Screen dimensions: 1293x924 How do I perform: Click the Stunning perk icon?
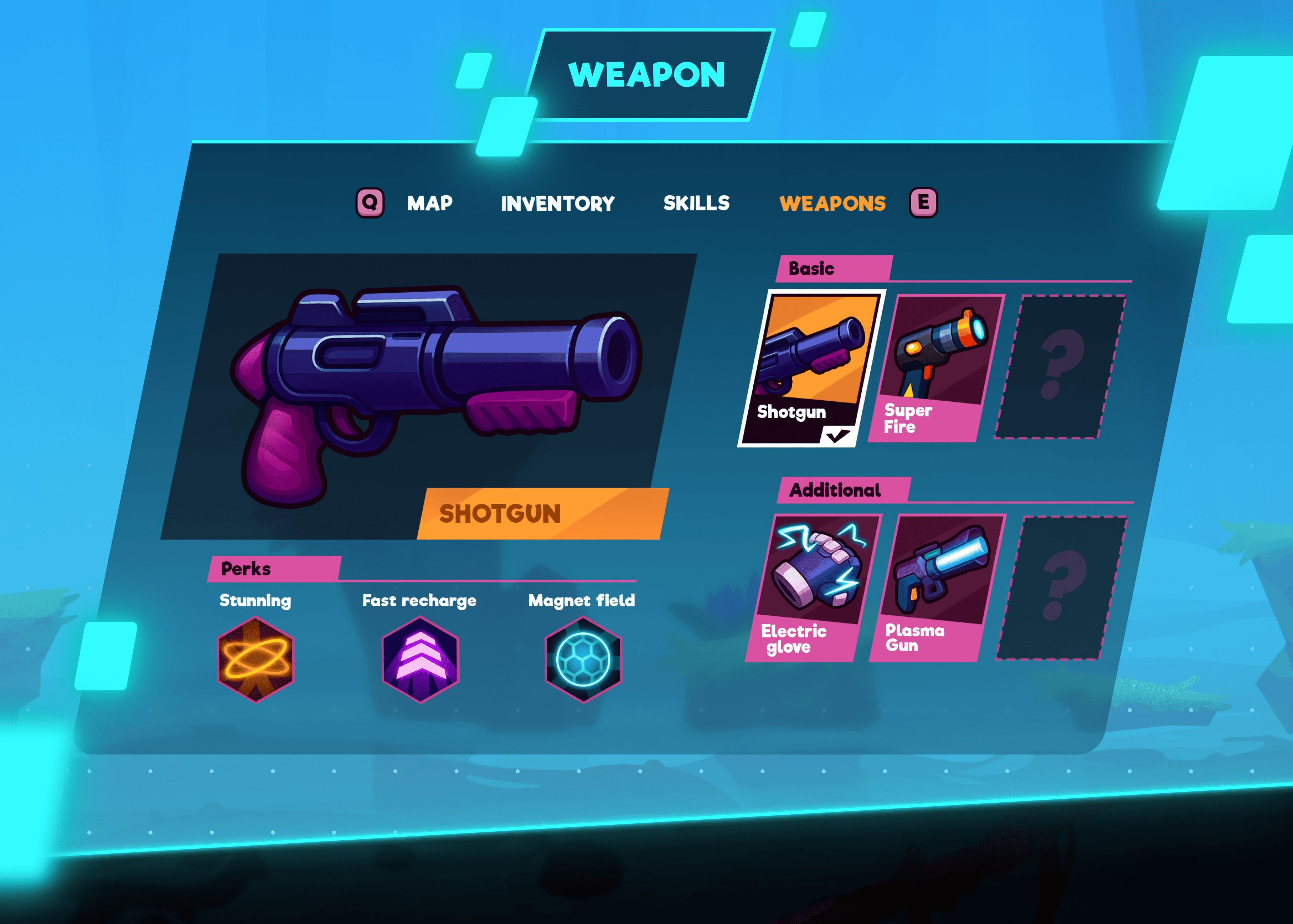(x=255, y=660)
